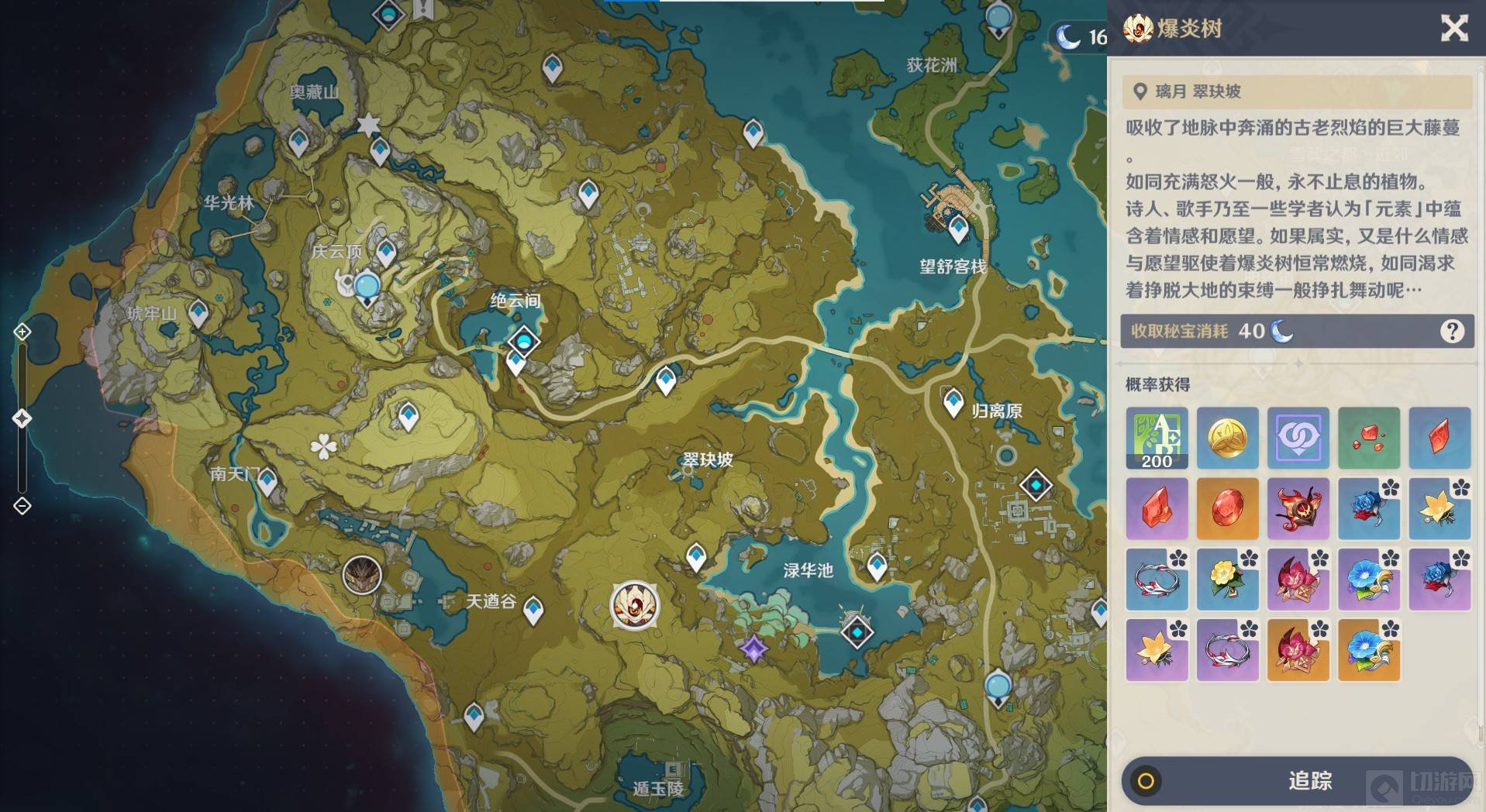
Task: Click the teleport waypoint near 天遒谷
Action: [x=533, y=611]
